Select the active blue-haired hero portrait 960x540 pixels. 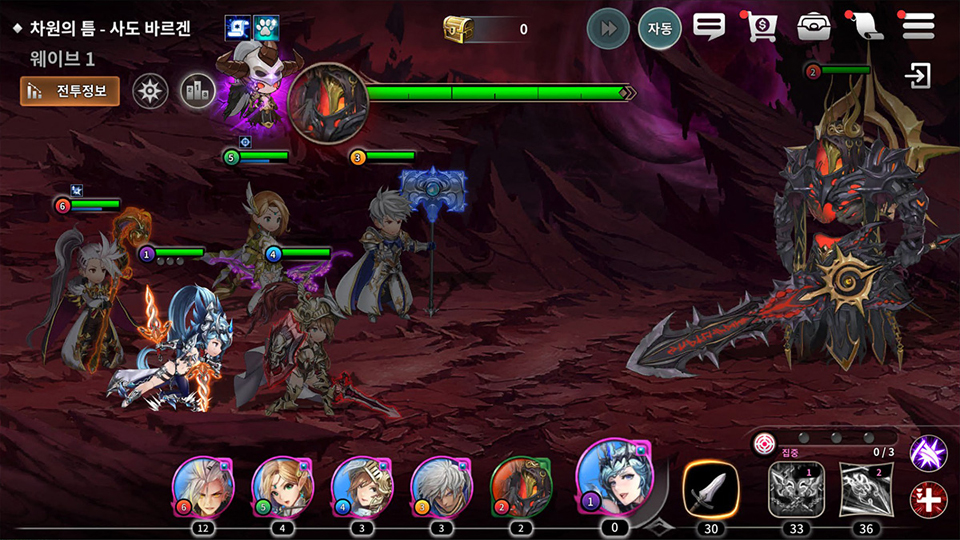click(613, 477)
